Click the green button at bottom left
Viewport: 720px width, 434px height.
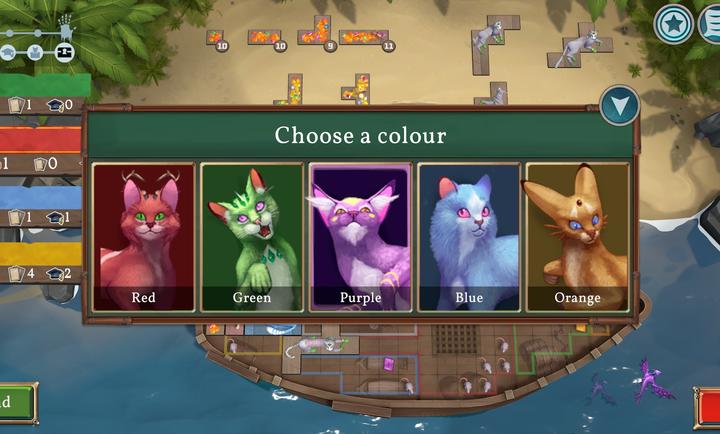14,403
